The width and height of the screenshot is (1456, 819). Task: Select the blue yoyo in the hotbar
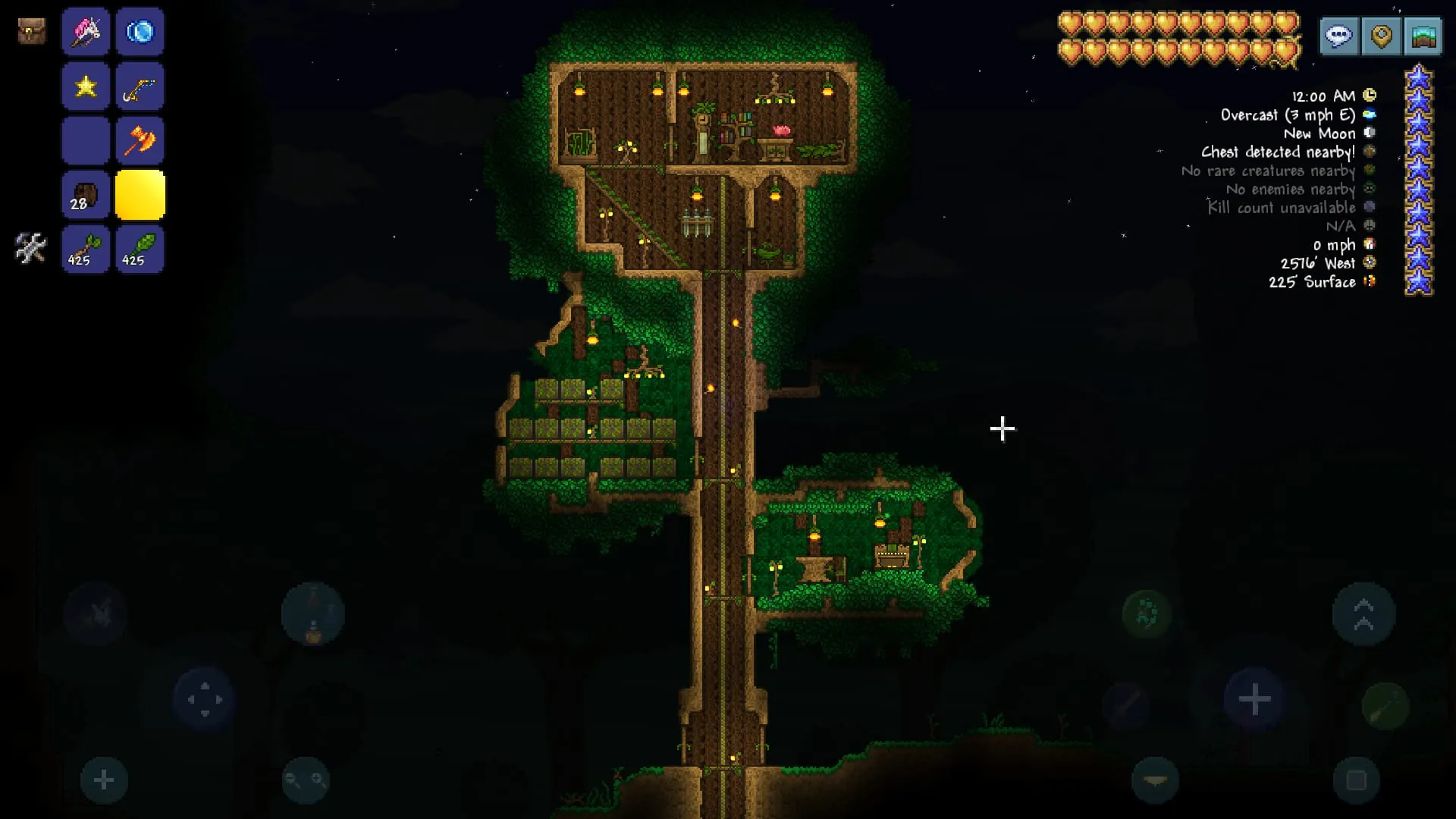tap(140, 32)
